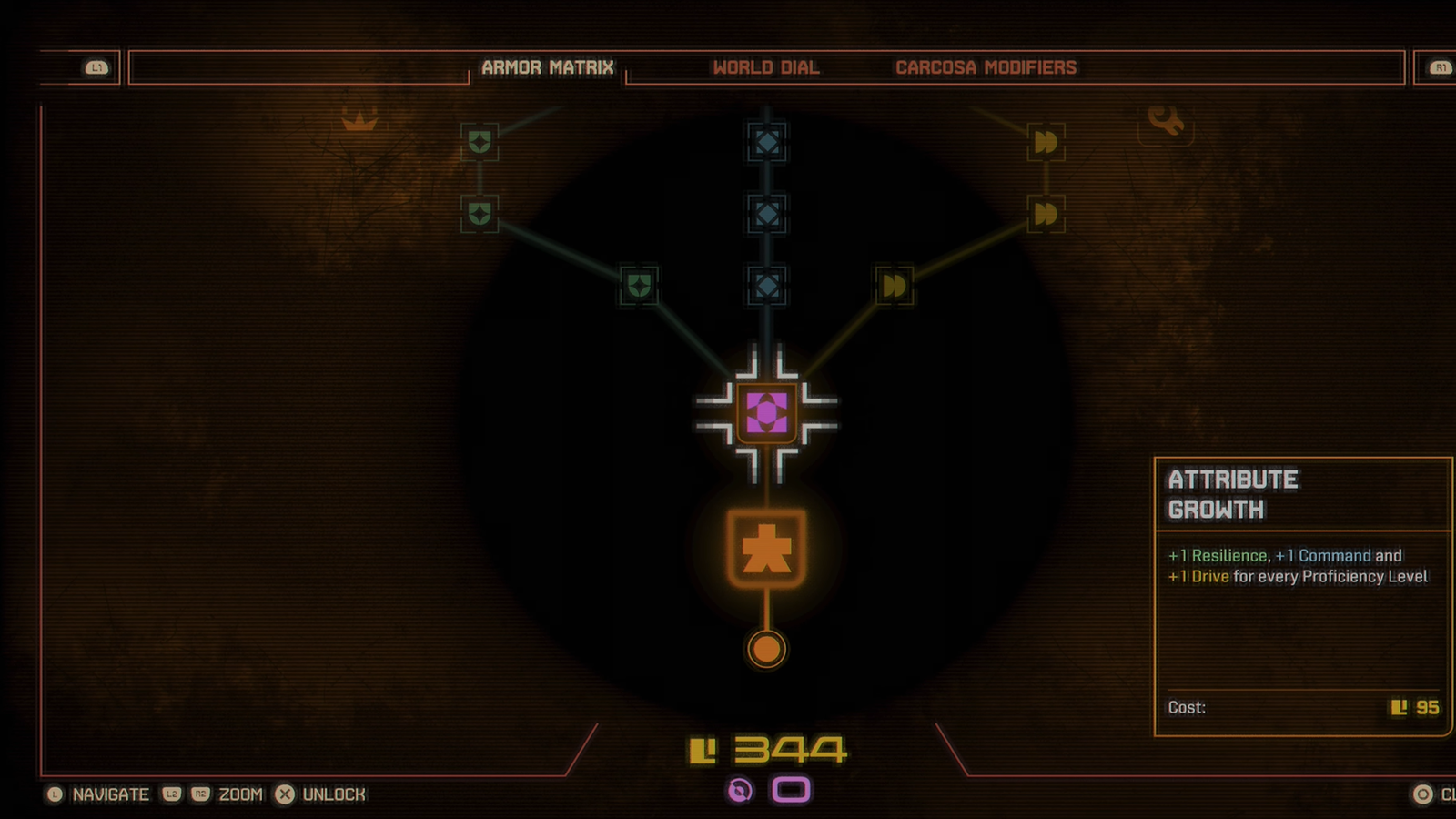Click the faded crown icon
The width and height of the screenshot is (1456, 819).
[x=359, y=119]
